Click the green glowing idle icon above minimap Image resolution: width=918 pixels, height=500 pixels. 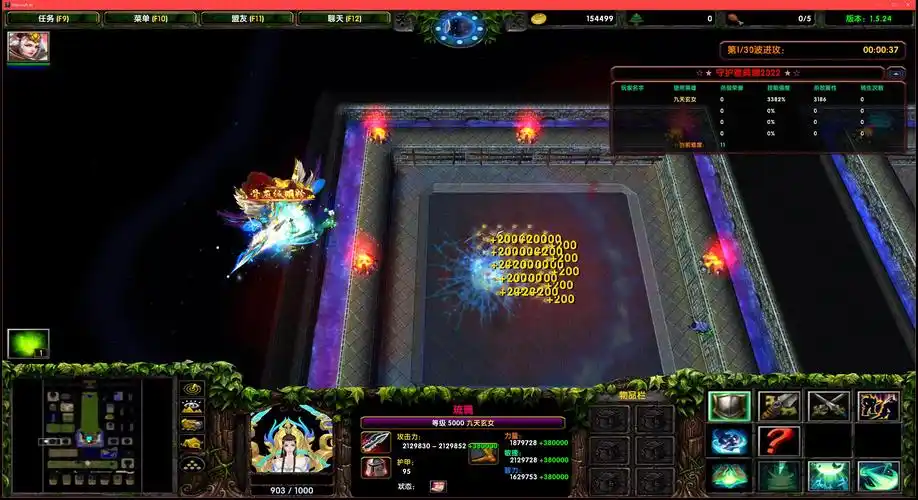pos(28,343)
